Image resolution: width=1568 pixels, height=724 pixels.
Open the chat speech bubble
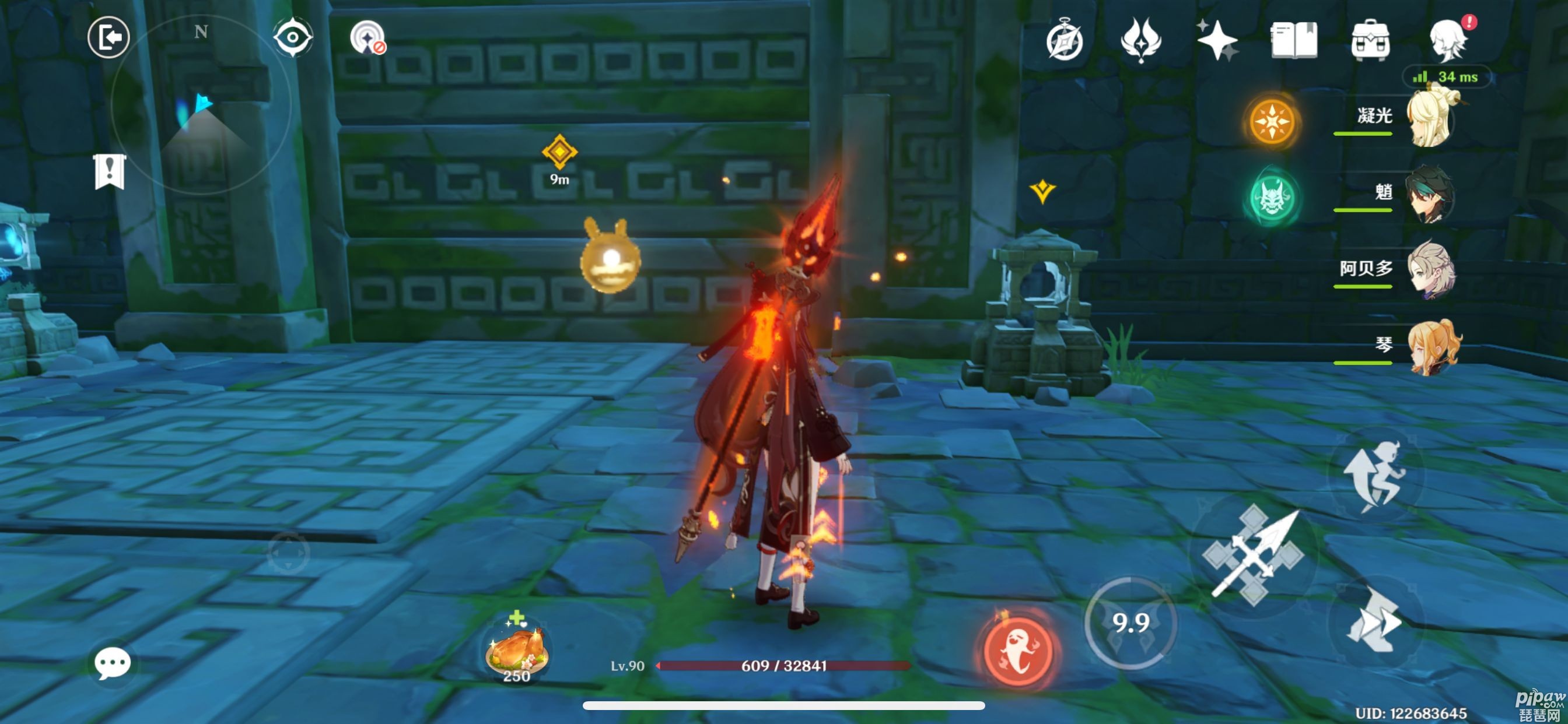pos(113,663)
